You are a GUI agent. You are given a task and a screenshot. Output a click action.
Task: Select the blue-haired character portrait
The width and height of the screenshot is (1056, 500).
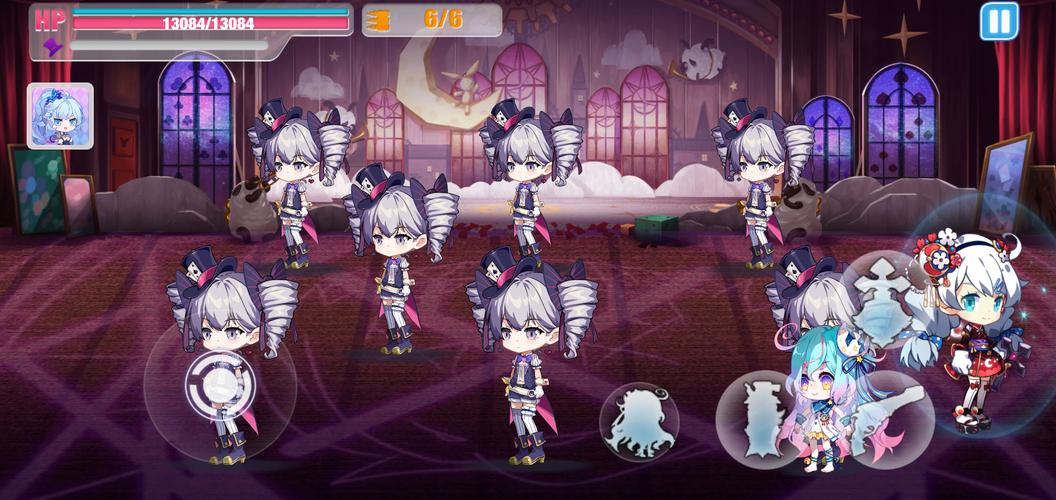tap(61, 116)
